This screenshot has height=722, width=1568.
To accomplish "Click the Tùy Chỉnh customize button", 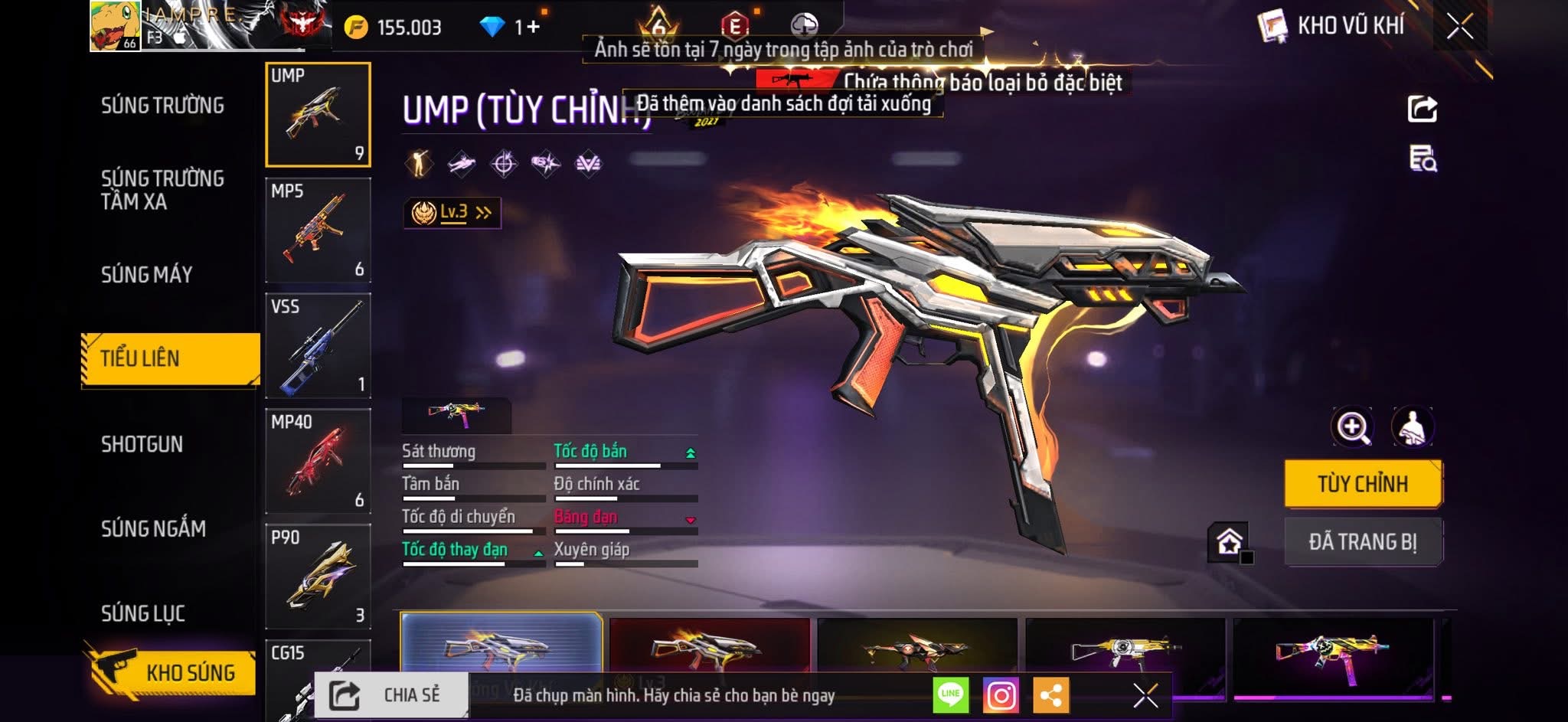I will (x=1362, y=484).
